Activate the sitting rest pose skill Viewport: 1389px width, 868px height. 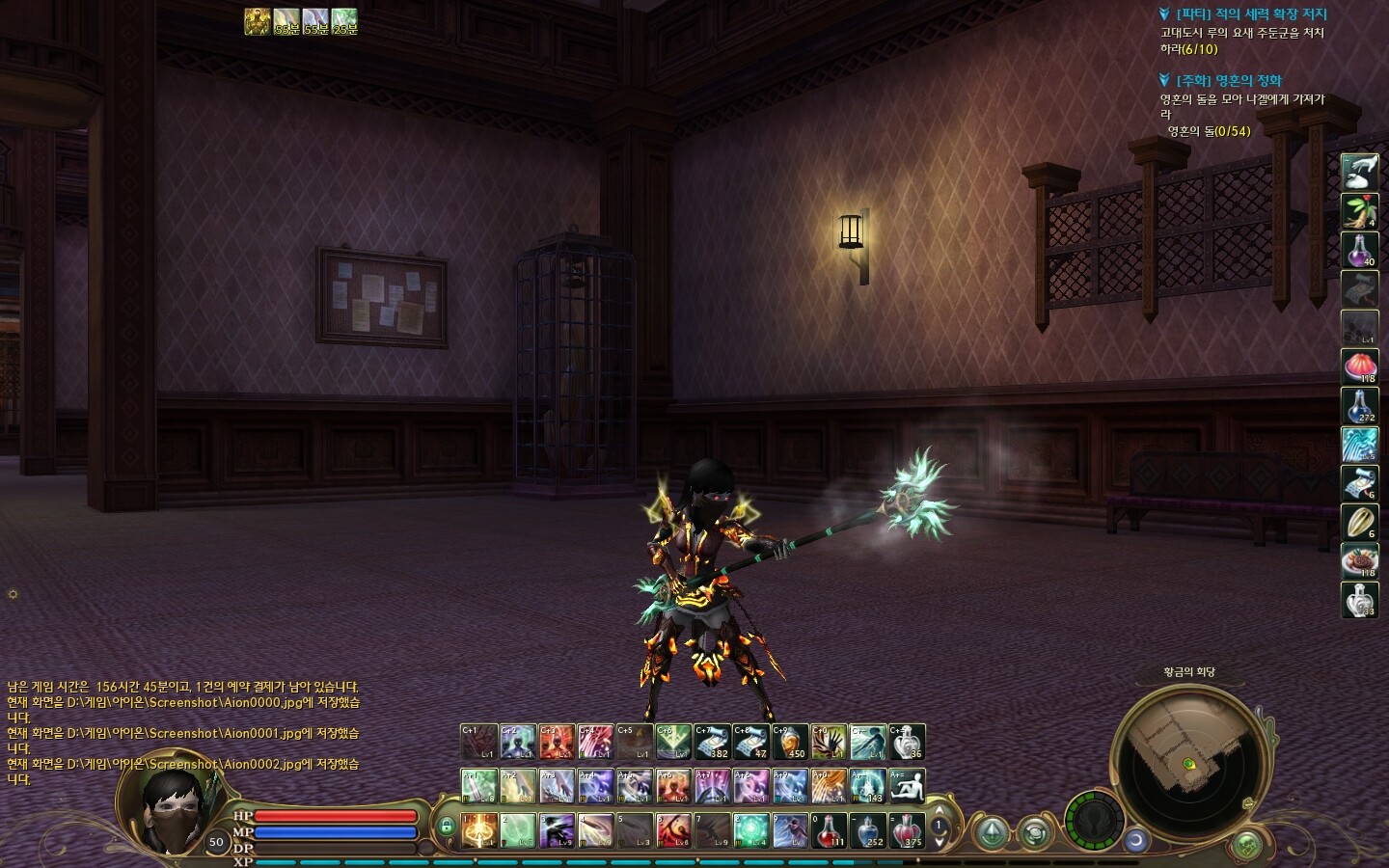click(x=907, y=786)
